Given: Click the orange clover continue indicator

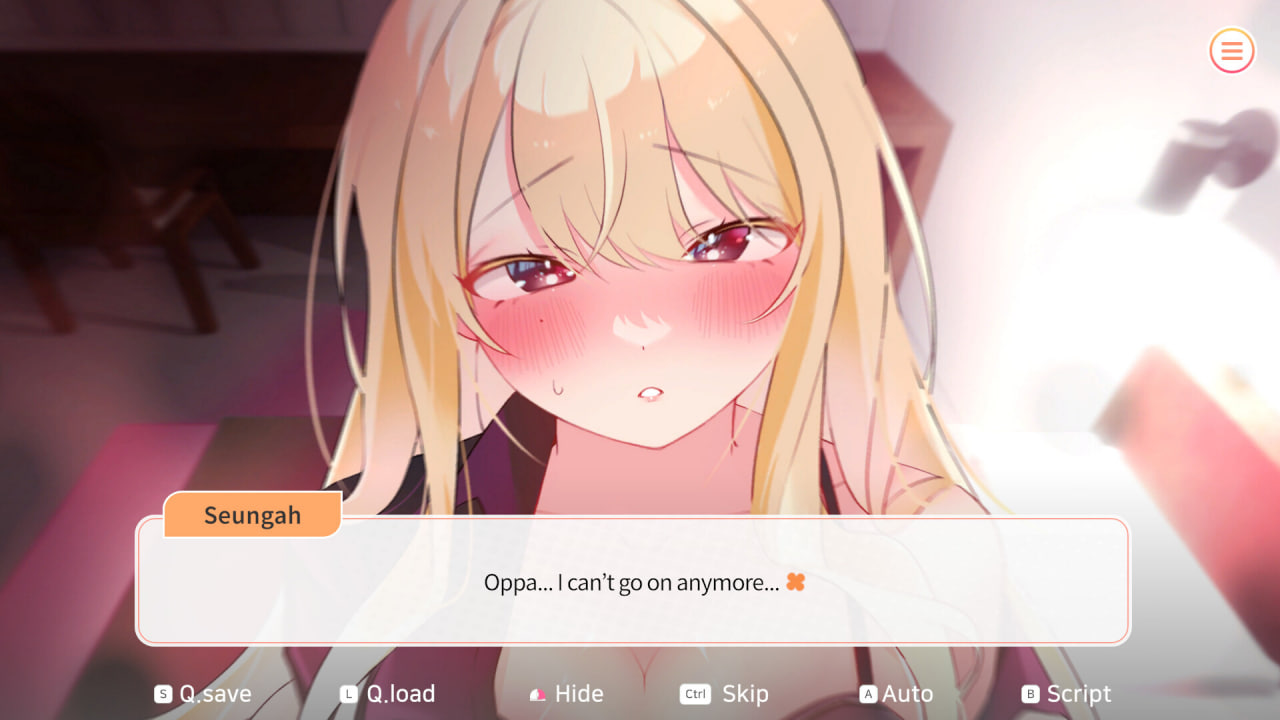Looking at the screenshot, I should point(795,582).
